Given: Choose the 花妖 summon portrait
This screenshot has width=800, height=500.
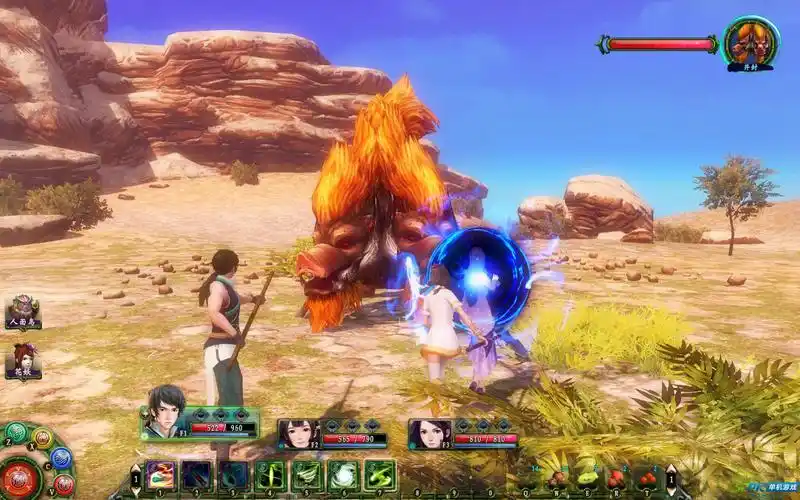Looking at the screenshot, I should pos(22,358).
